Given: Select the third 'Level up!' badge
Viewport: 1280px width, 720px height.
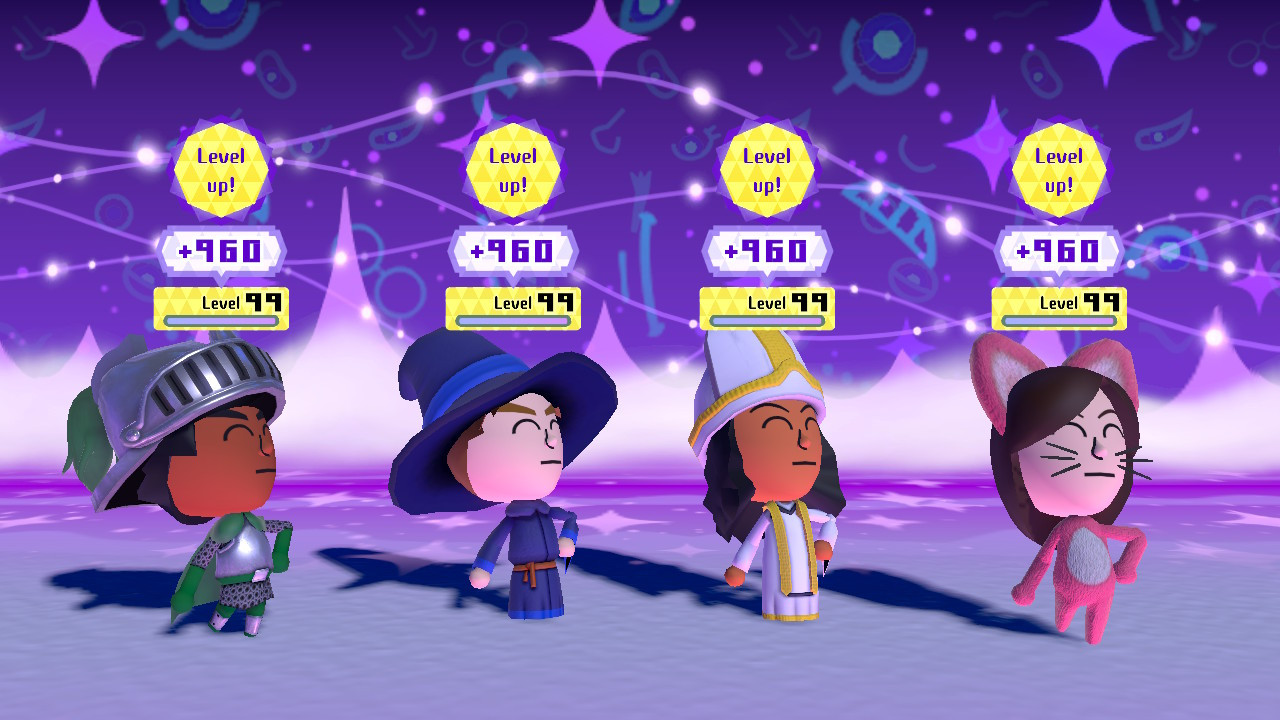Looking at the screenshot, I should [767, 170].
